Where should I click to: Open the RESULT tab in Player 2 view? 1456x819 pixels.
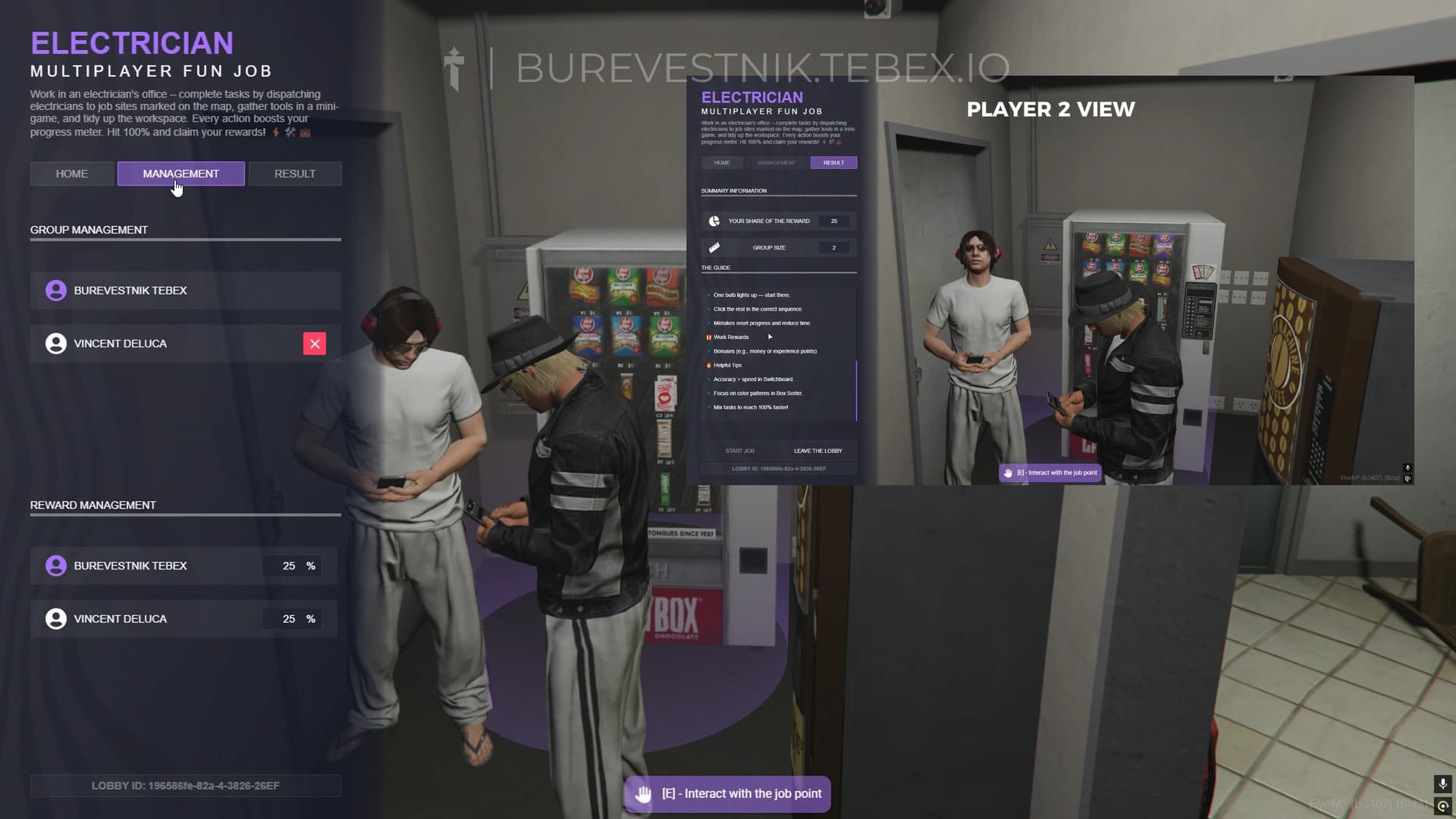coord(833,162)
